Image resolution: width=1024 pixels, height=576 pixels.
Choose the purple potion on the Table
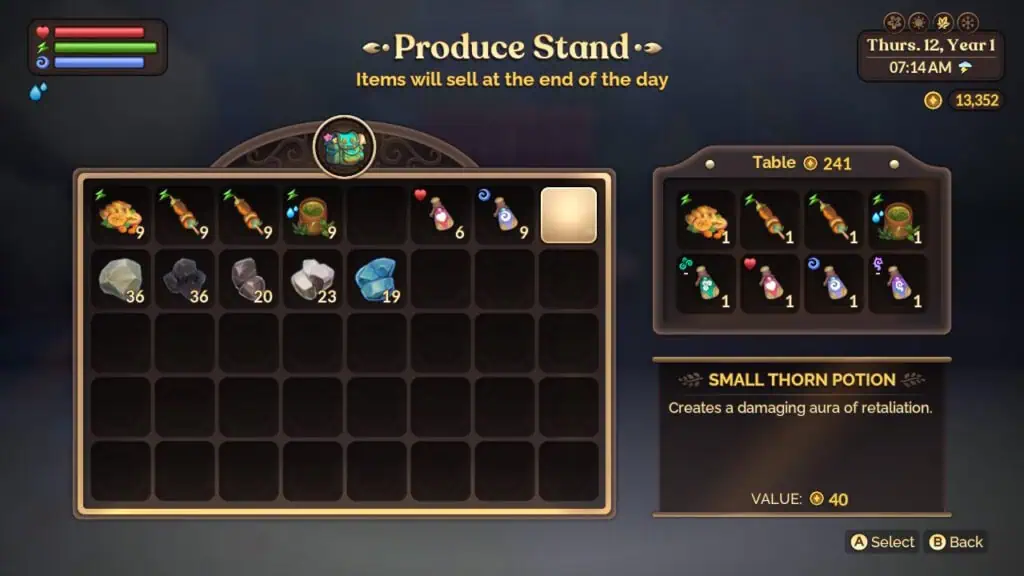coord(898,284)
